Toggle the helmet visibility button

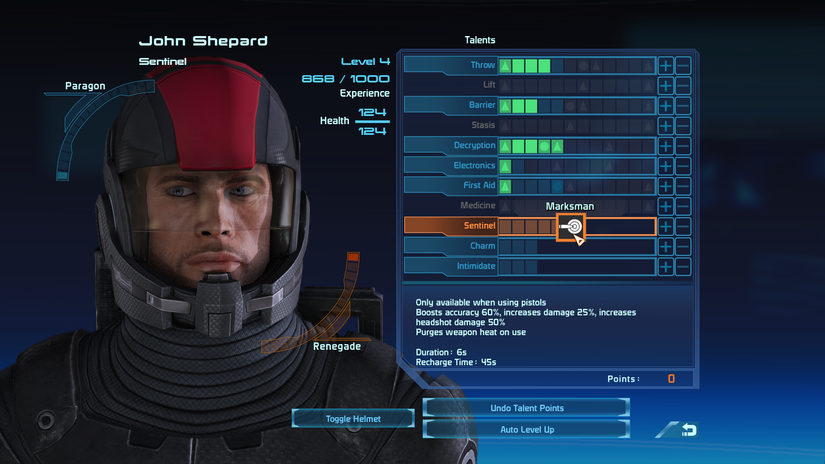point(354,418)
